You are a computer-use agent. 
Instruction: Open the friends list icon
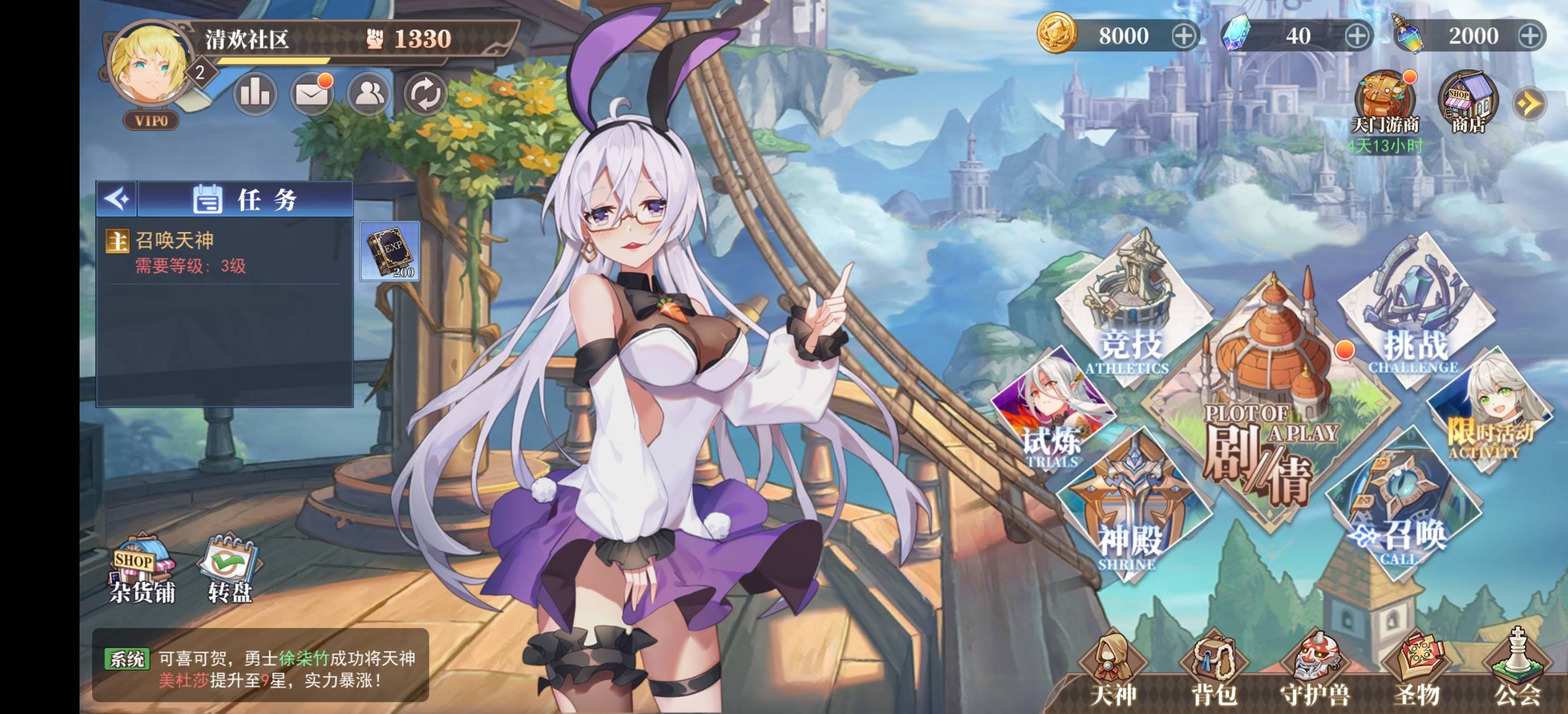pos(368,94)
